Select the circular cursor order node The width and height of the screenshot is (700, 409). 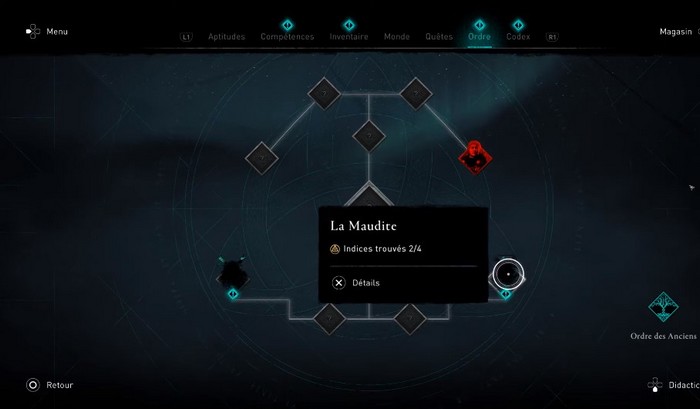click(x=508, y=273)
